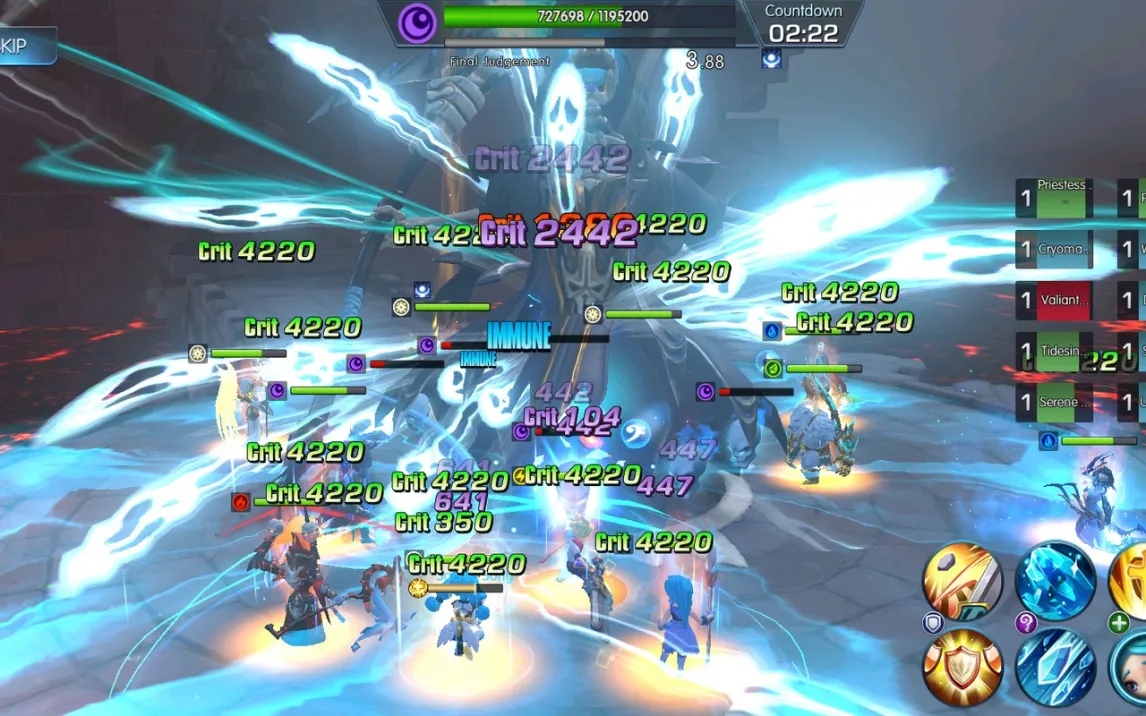Skip the battle with the SKIP button
Viewport: 1146px width, 716px height.
click(25, 46)
